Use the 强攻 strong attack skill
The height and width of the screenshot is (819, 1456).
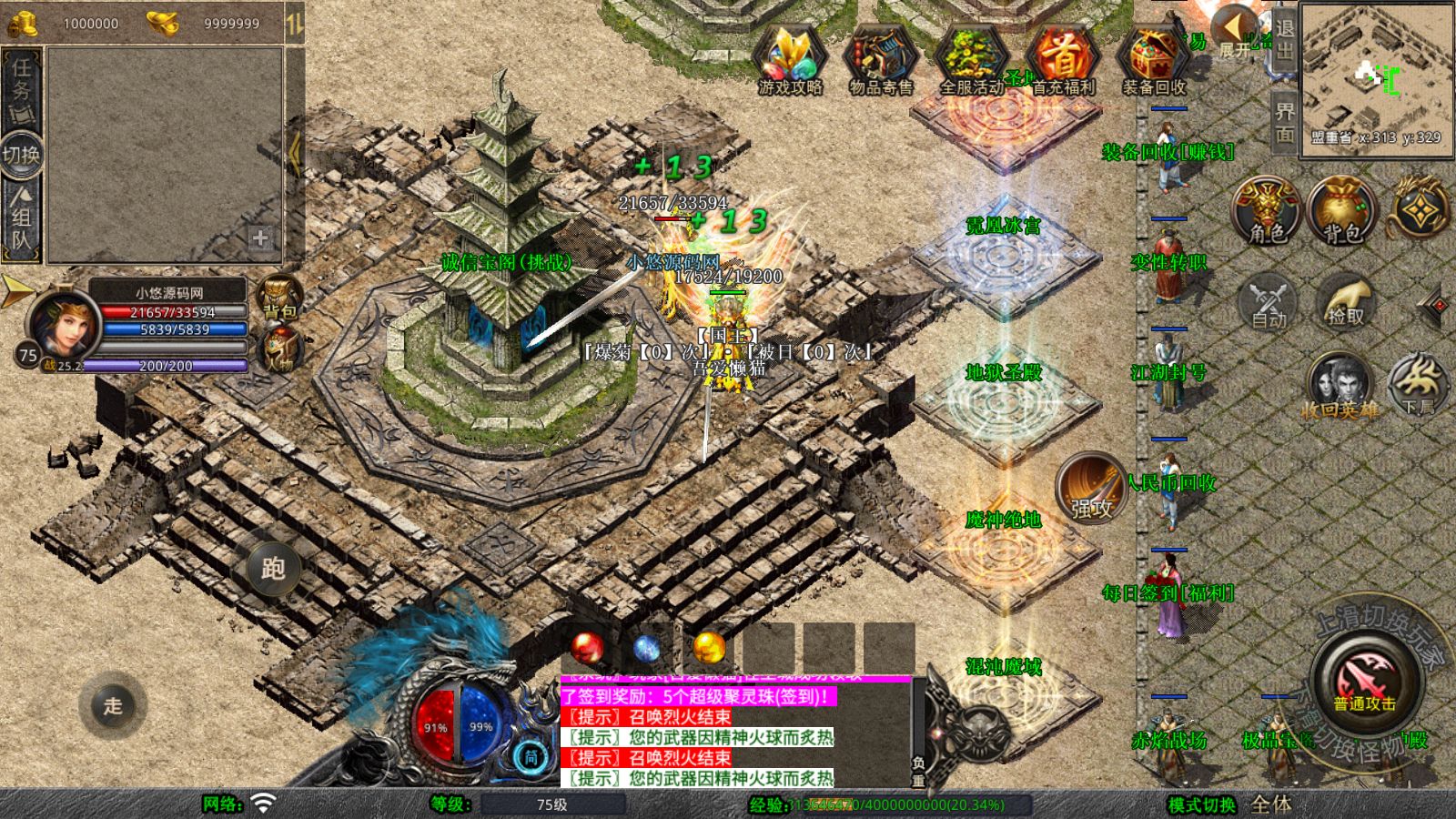(1091, 488)
